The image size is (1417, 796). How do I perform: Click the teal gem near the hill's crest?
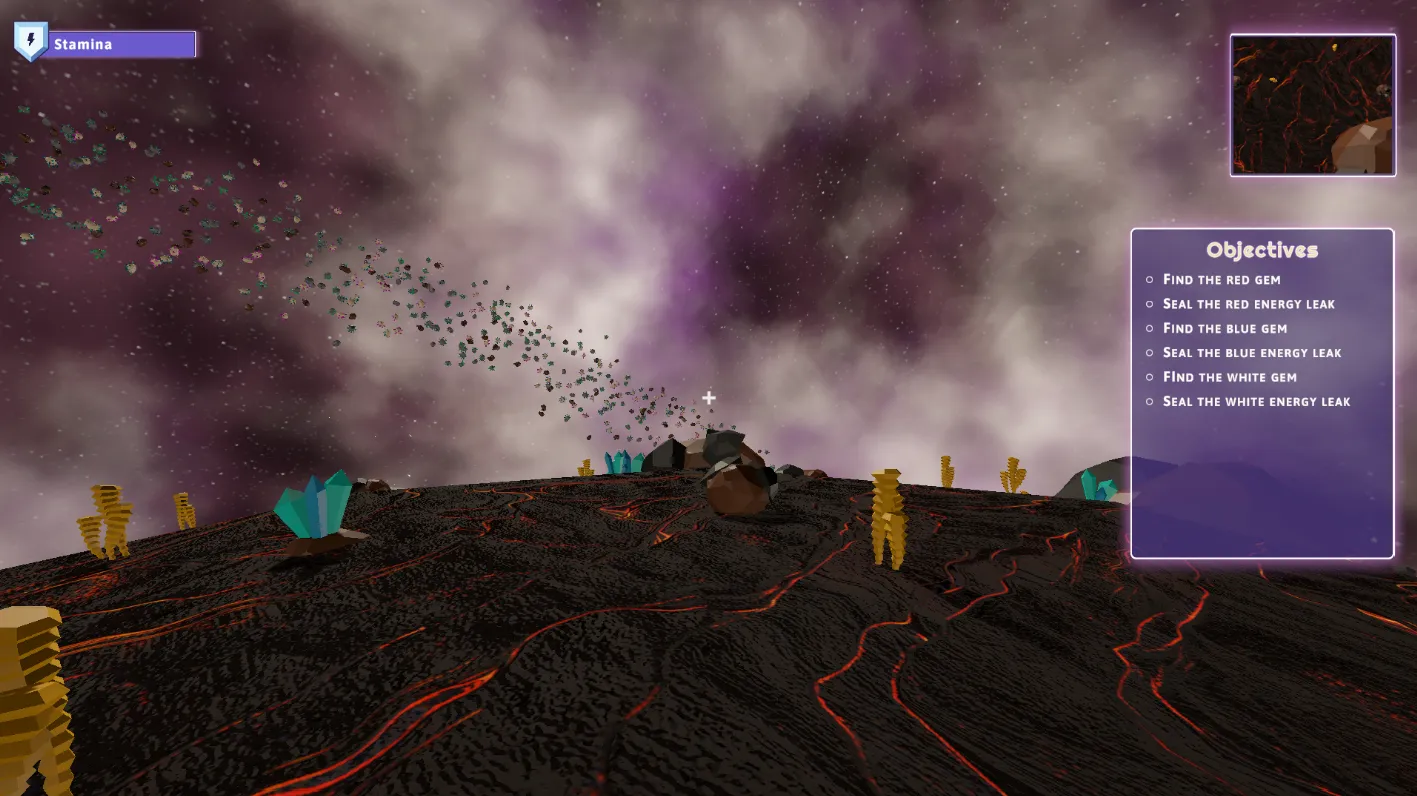pos(622,463)
